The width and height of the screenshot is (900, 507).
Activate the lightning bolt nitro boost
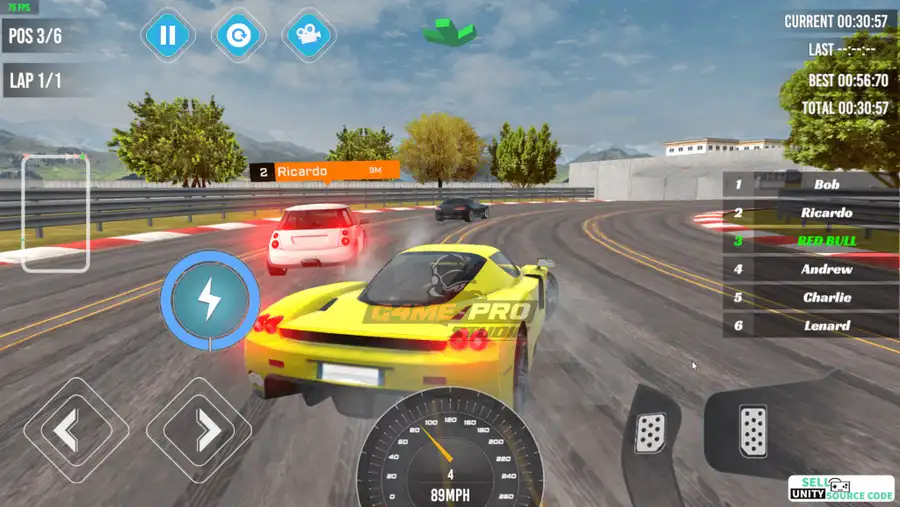pyautogui.click(x=210, y=299)
